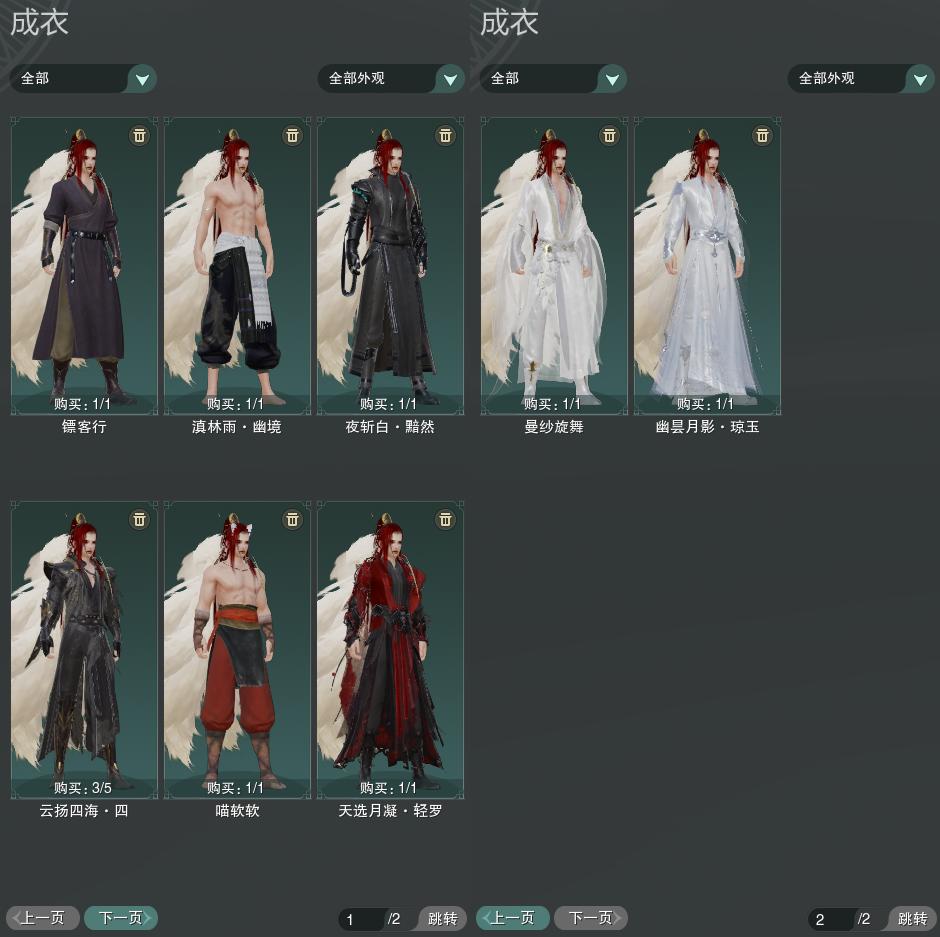Screen dimensions: 940x937
Task: Remove 夜斩白·黯然 using its trash icon
Action: [x=445, y=135]
